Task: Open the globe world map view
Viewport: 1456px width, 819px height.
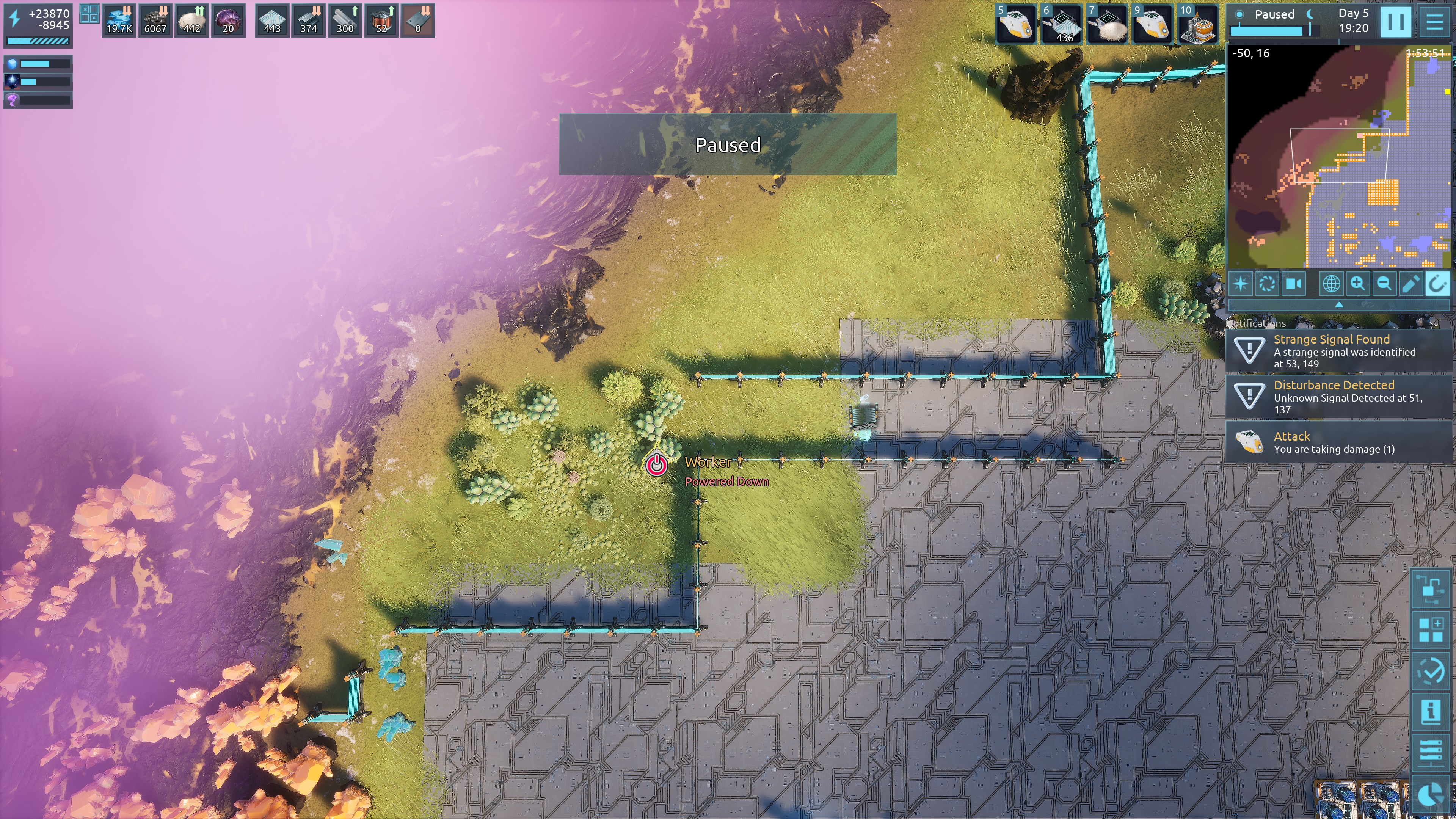Action: click(x=1331, y=283)
